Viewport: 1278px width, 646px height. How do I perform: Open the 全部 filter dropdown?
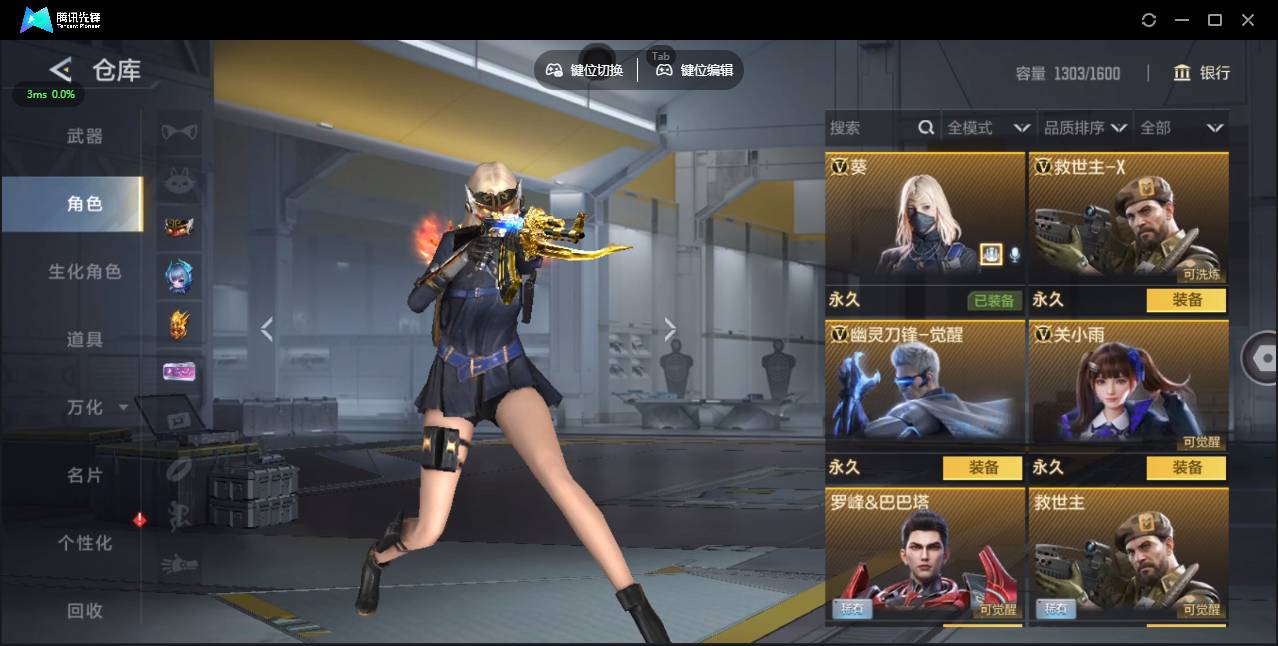1181,128
